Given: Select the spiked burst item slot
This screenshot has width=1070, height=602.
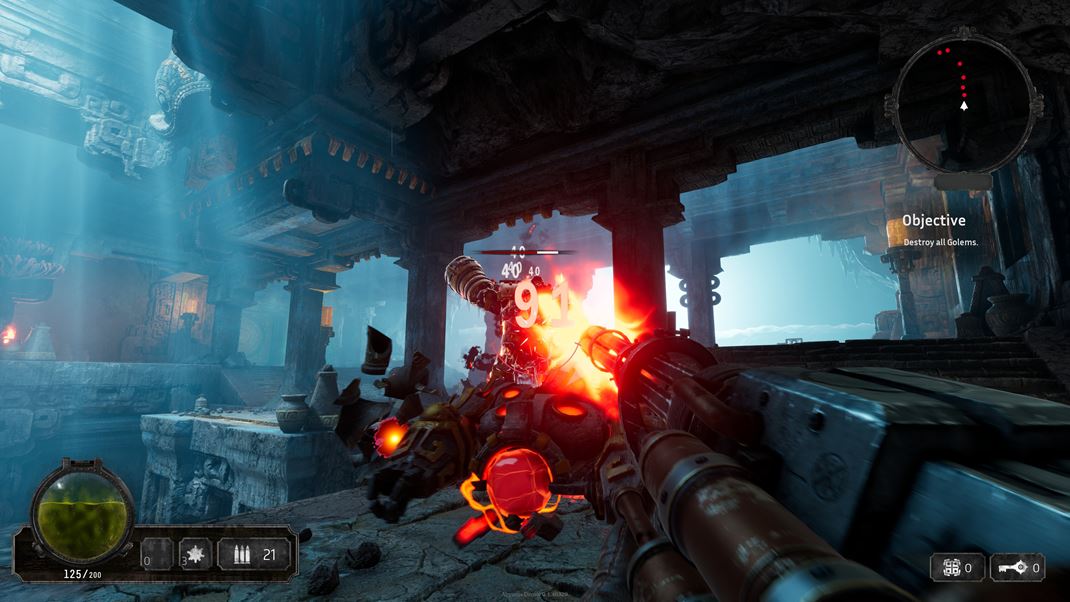Looking at the screenshot, I should point(194,553).
